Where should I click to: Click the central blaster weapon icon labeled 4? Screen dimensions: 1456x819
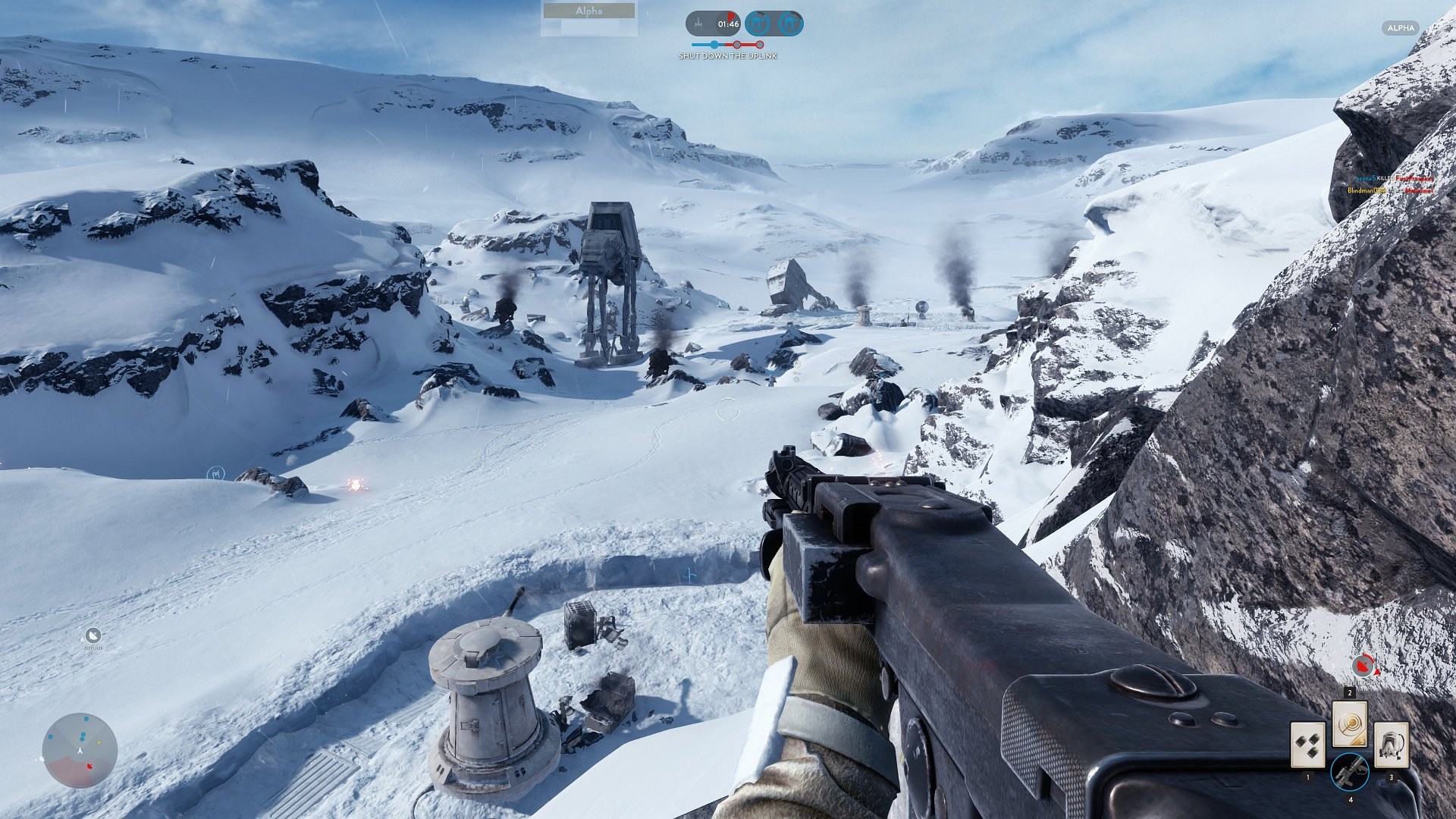pos(1351,772)
